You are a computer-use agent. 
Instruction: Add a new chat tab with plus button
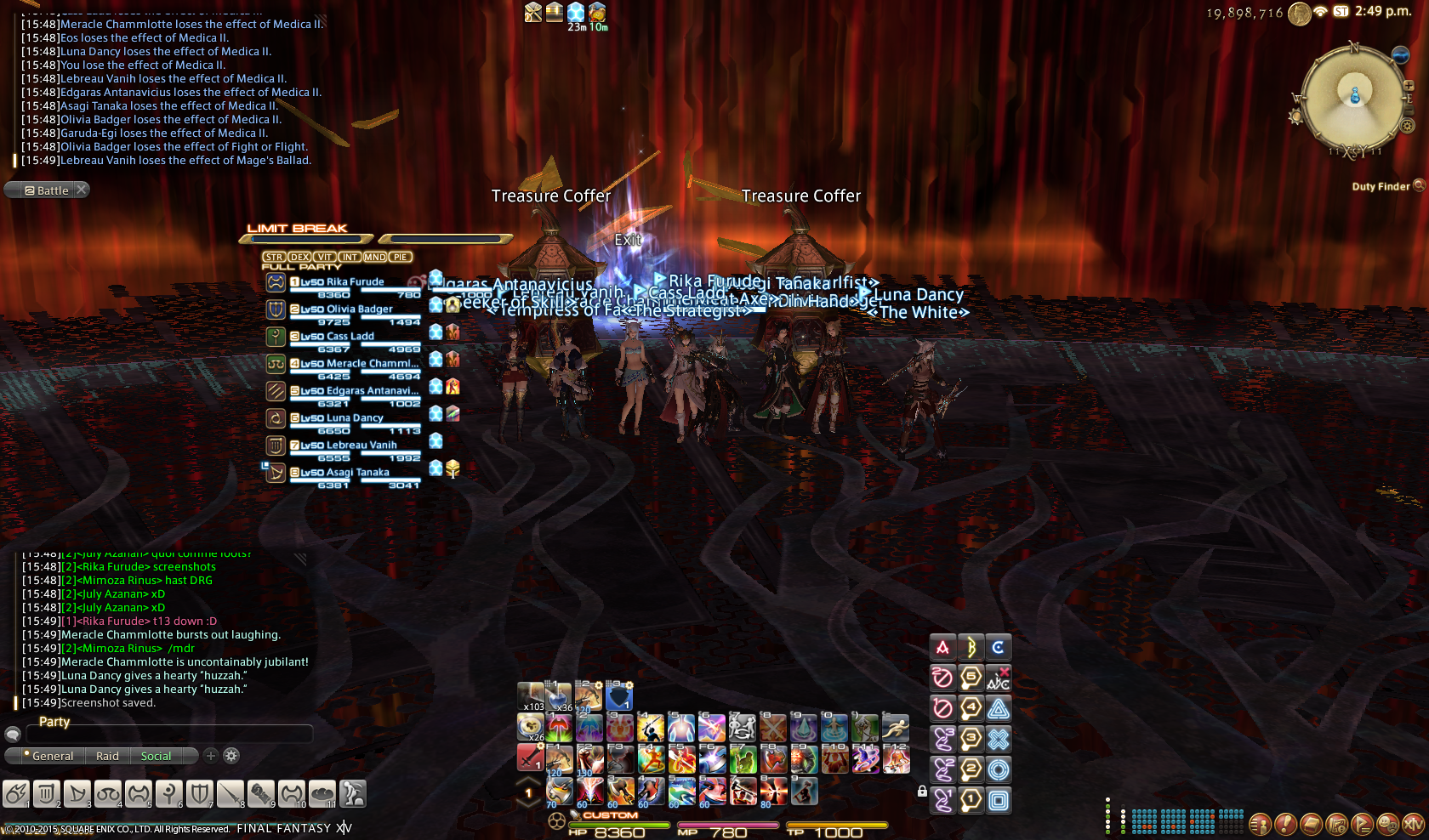pyautogui.click(x=211, y=755)
